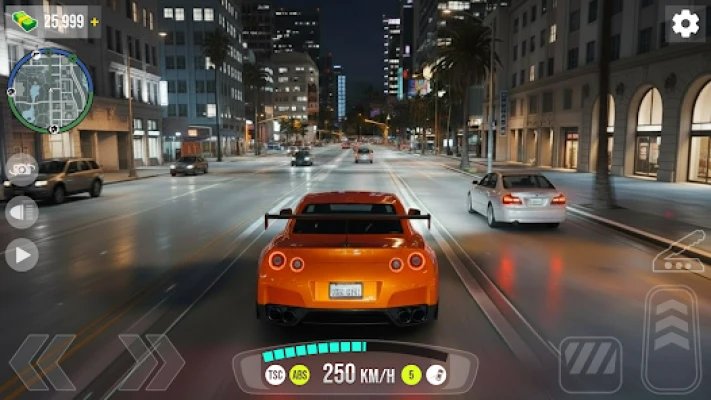Toggle the TSC traction control
The image size is (711, 400).
click(275, 374)
